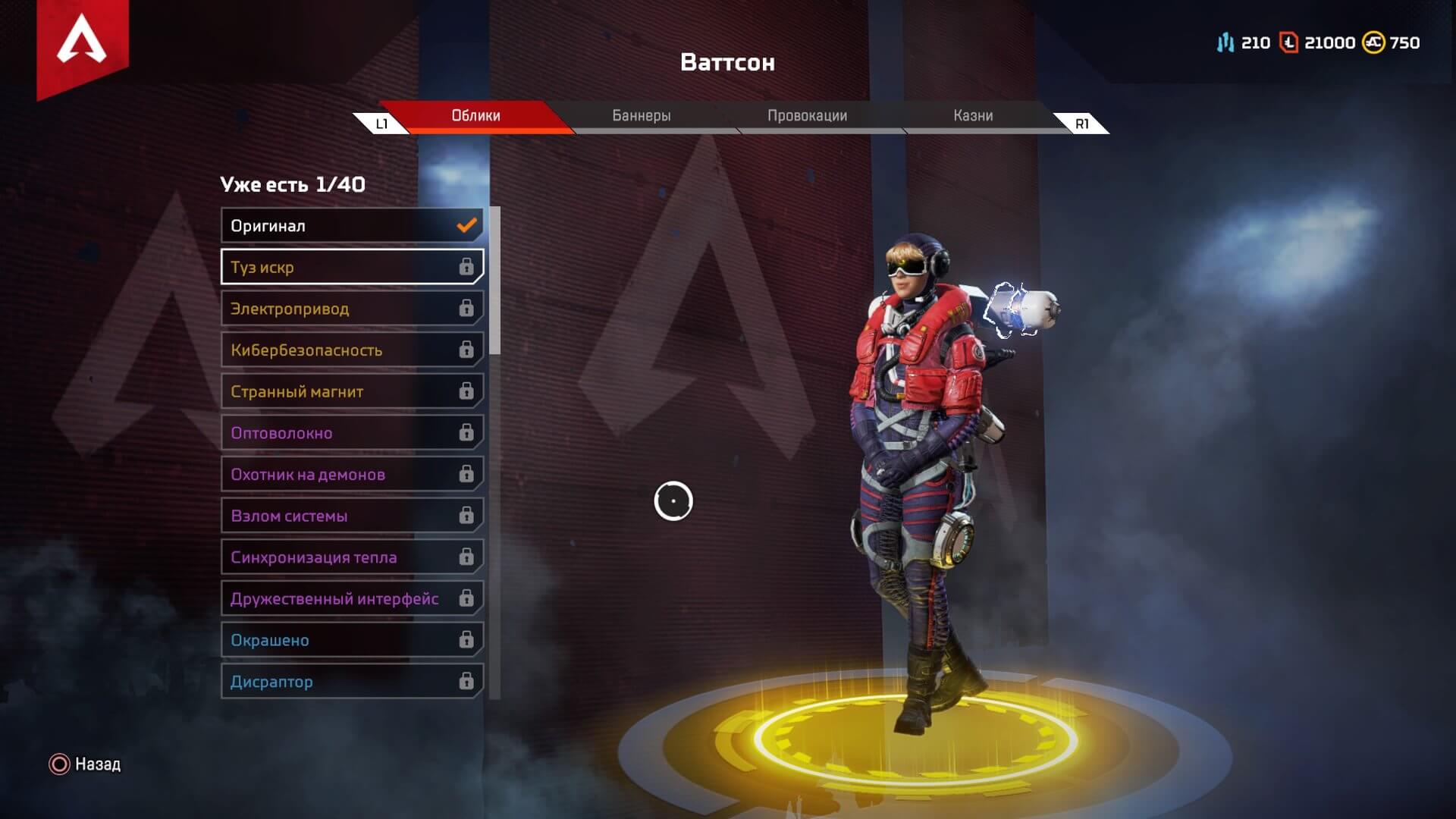Select the Облики tab
This screenshot has width=1456, height=819.
474,115
